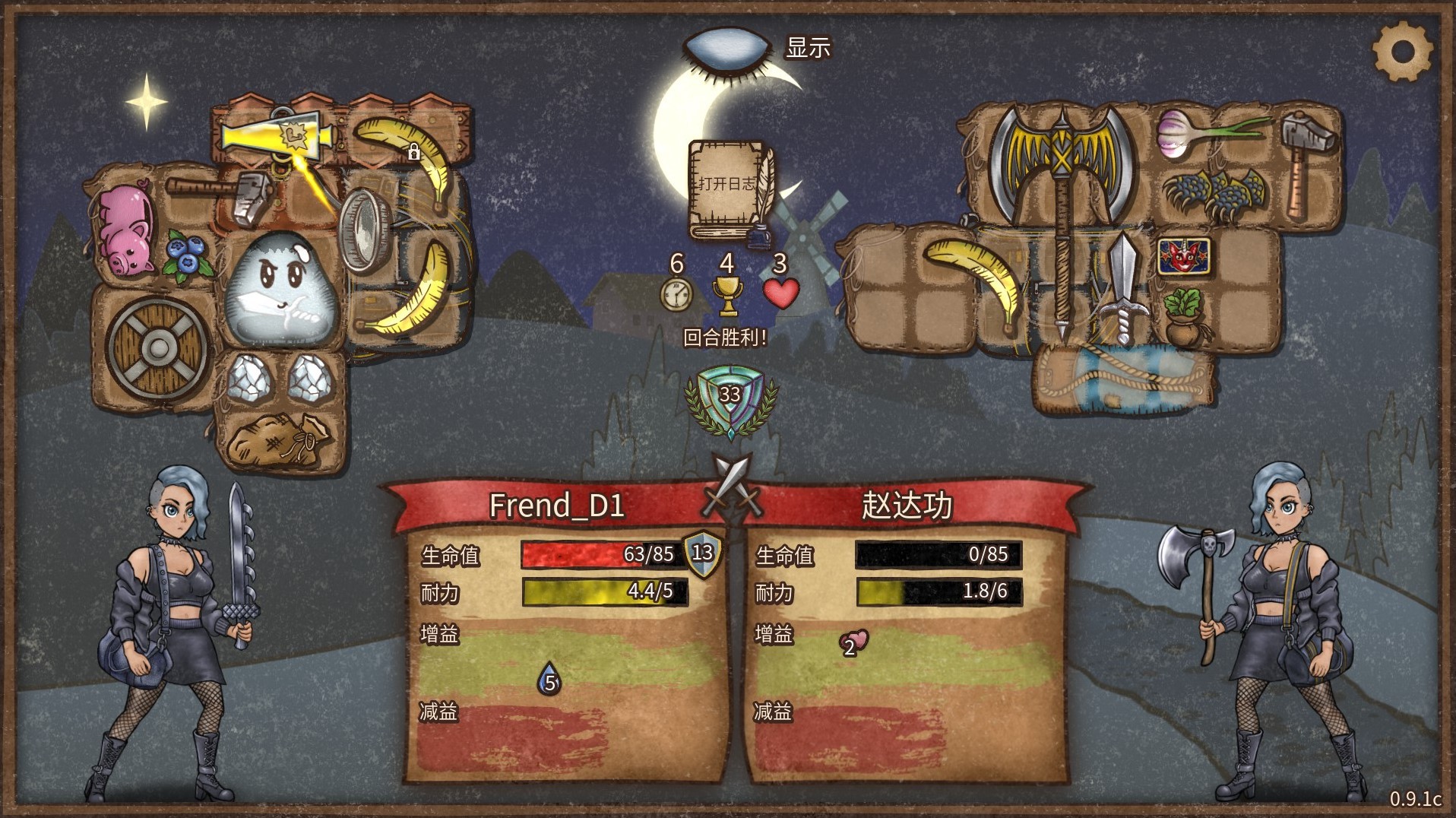Screen dimensions: 1456x818
Task: Inspect the enemy's red demon card
Action: [x=1183, y=256]
